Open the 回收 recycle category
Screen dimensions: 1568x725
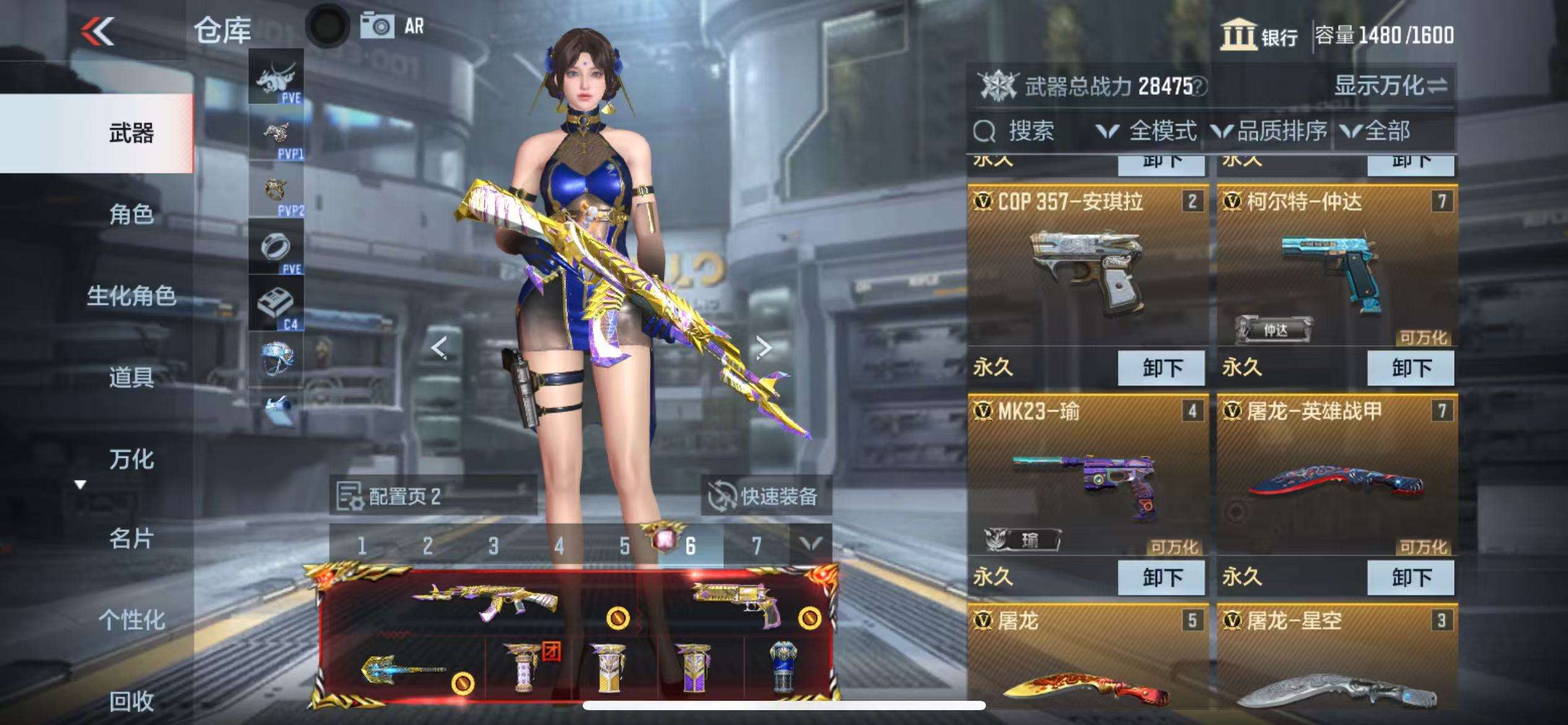point(131,701)
